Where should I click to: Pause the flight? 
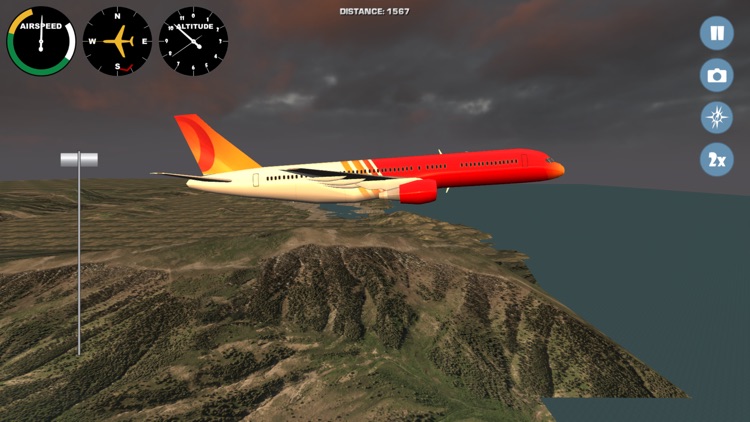point(716,33)
